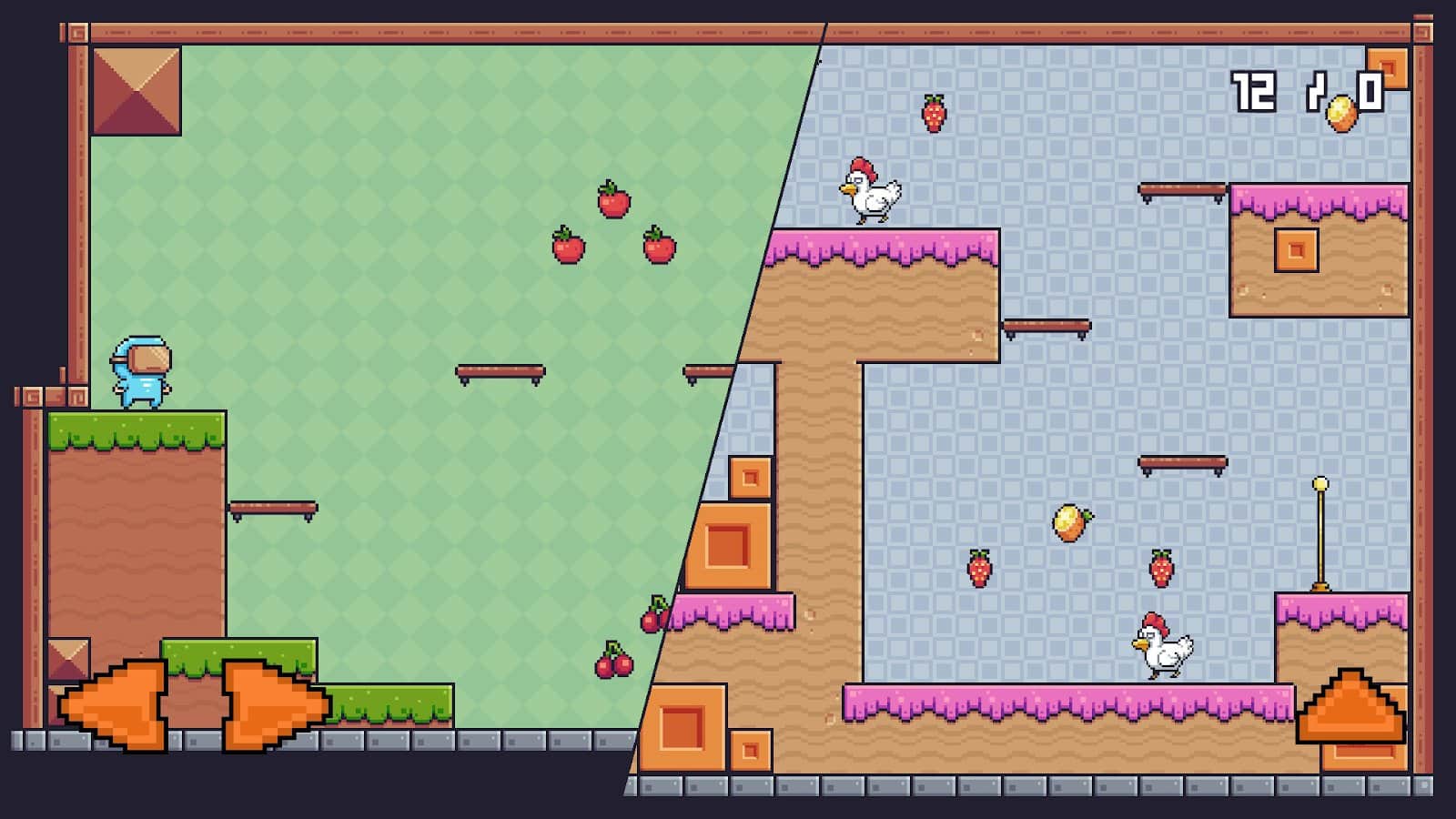
Task: Click the strawberry left of the bottom chicken
Action: point(980,566)
